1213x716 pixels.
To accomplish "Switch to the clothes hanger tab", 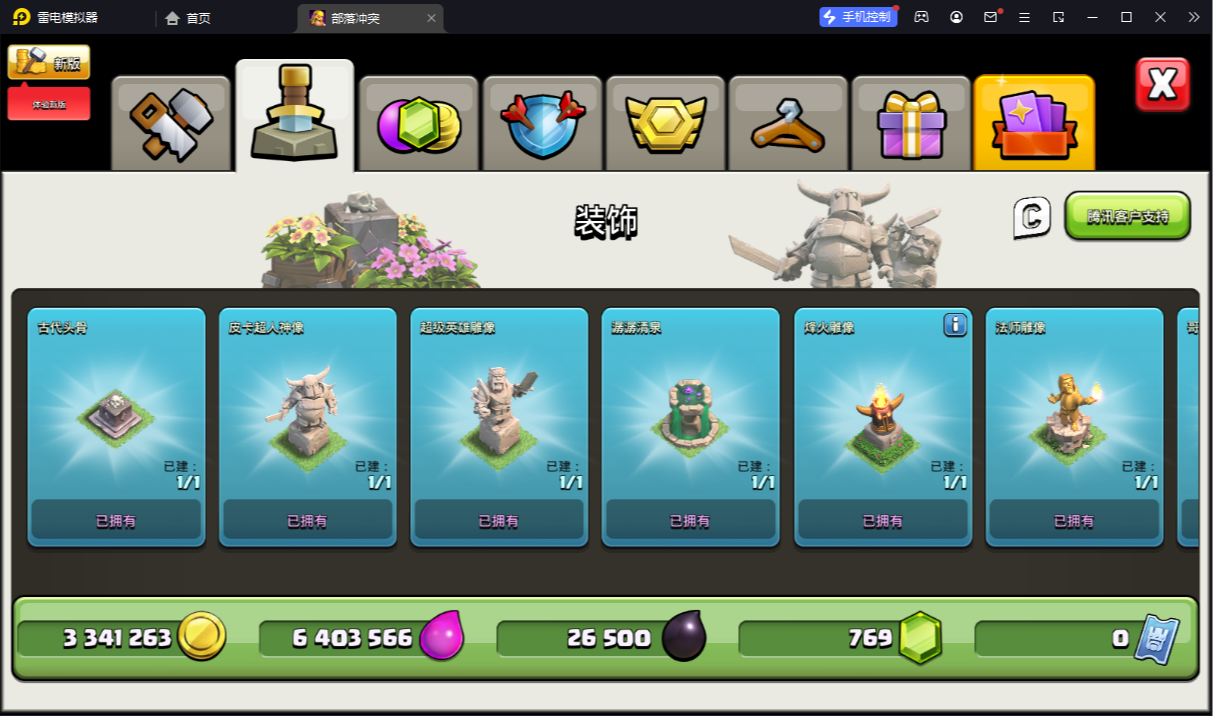I will pos(788,124).
